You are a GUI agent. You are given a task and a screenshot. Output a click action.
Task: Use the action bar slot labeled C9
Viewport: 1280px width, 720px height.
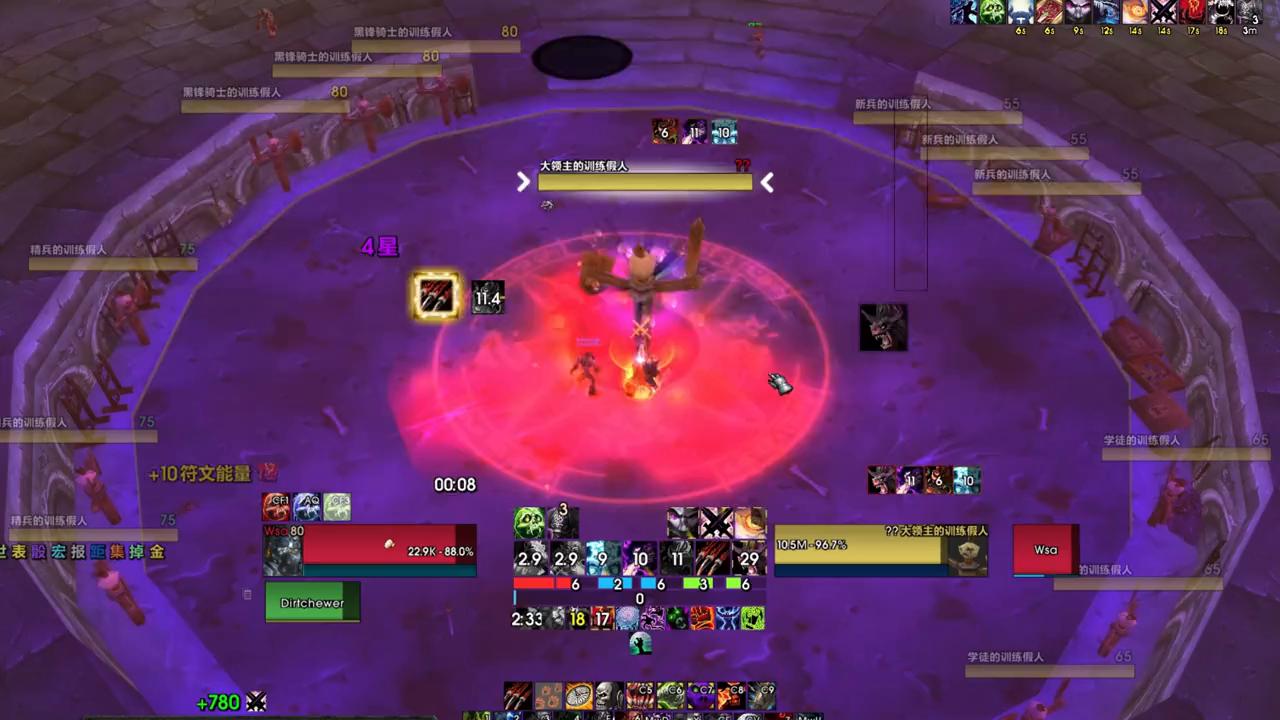click(761, 694)
